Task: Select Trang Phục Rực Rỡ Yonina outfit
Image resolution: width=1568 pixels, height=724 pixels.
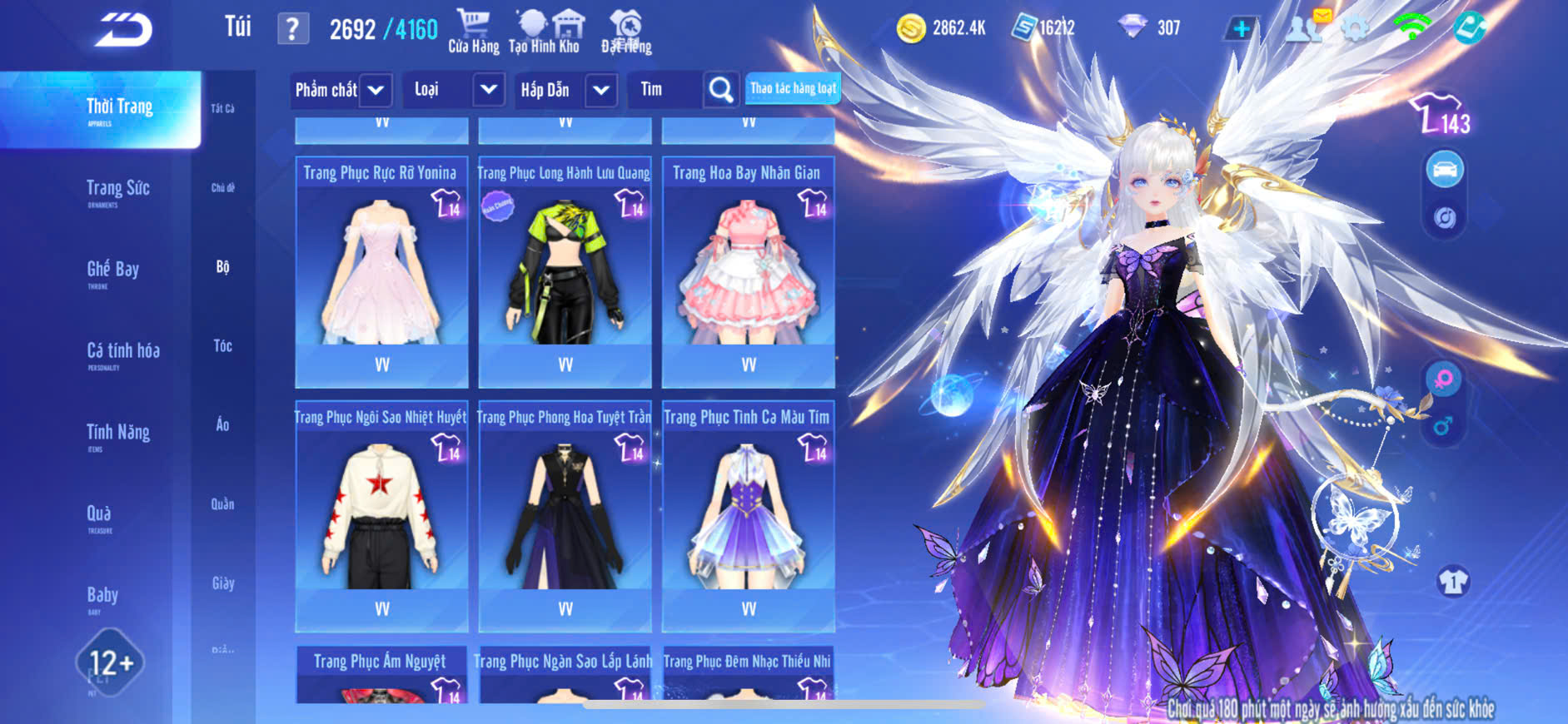Action: 381,270
